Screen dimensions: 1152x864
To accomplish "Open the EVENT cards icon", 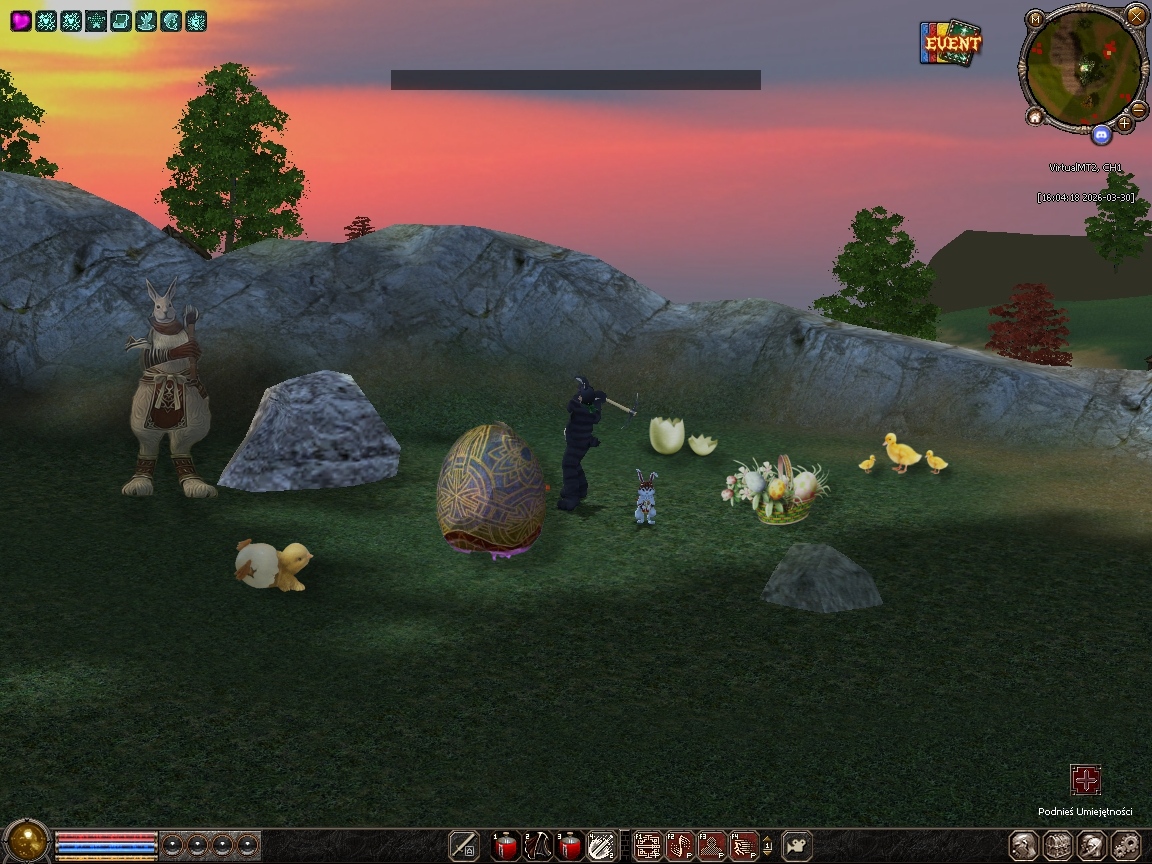I will pos(949,43).
